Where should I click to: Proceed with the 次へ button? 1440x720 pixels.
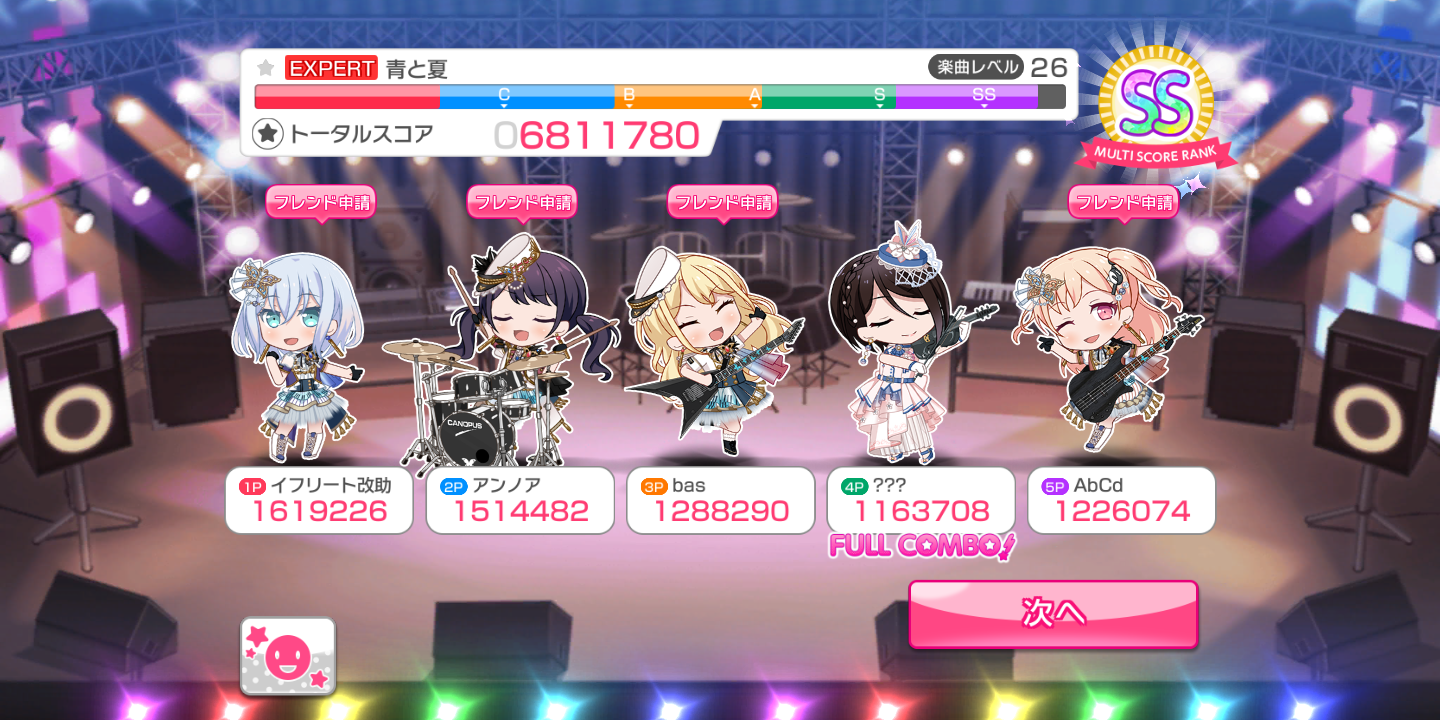click(1053, 613)
